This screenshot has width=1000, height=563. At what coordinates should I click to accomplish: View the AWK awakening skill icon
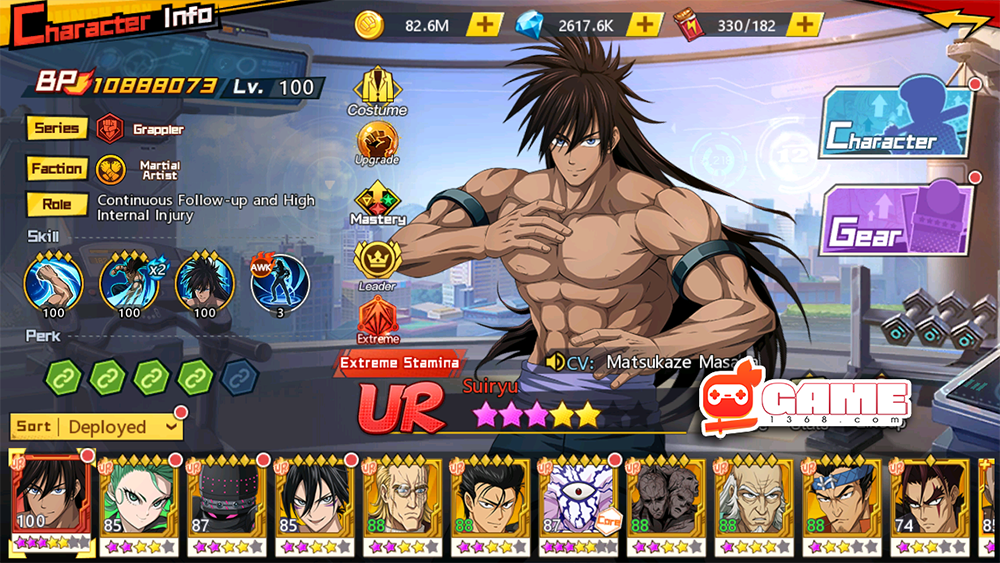(x=278, y=282)
